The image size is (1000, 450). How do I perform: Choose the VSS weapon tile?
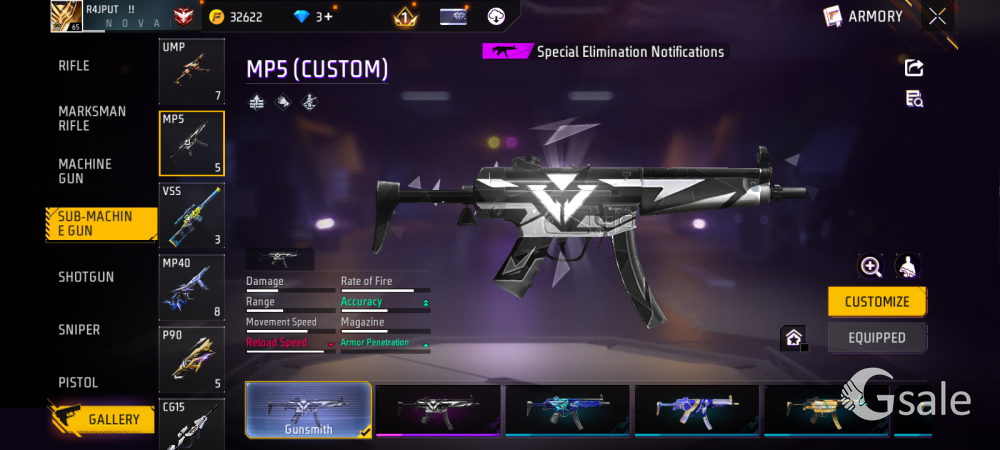[x=192, y=215]
